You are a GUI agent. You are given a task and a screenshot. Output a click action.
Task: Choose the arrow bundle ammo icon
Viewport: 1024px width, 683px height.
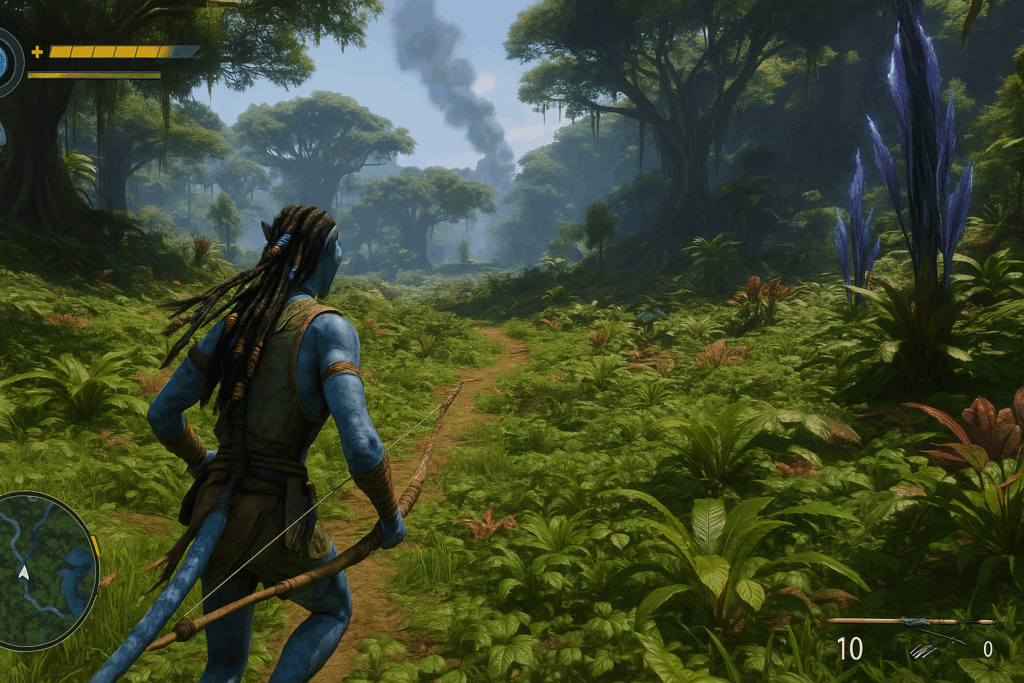point(924,650)
